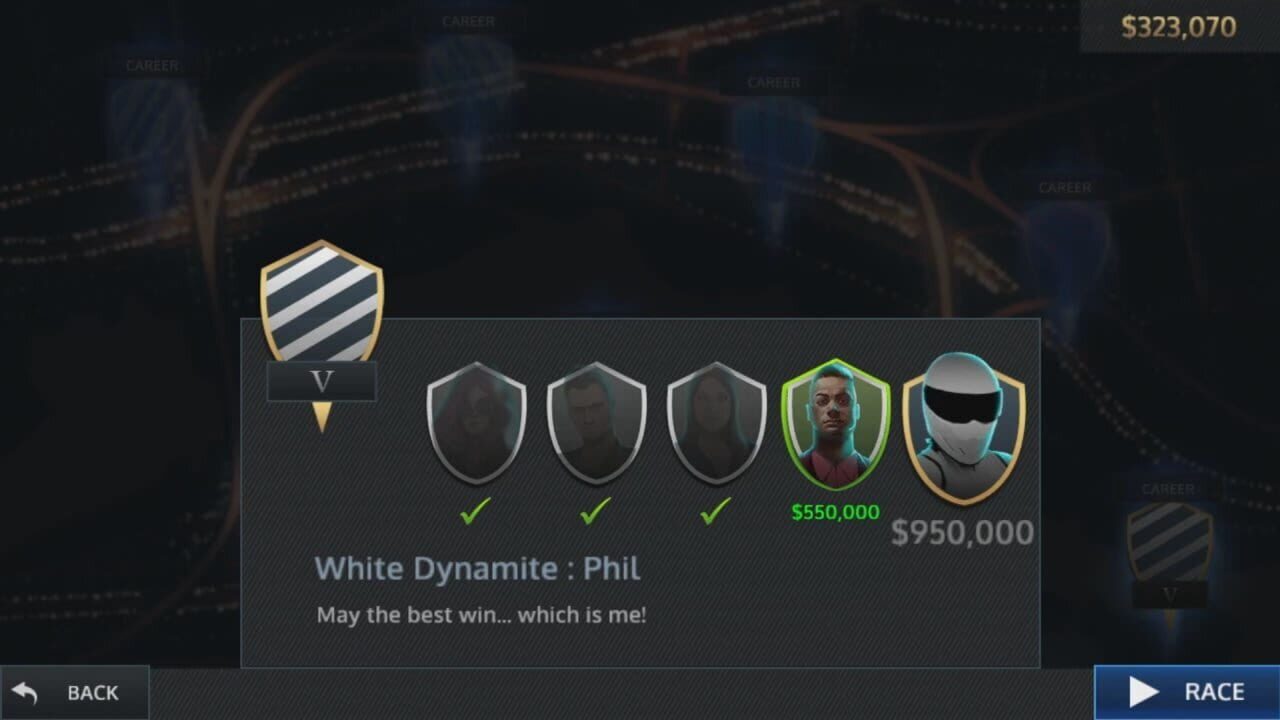Open the bottom-right CAREER map label
The image size is (1280, 720).
[x=1167, y=489]
